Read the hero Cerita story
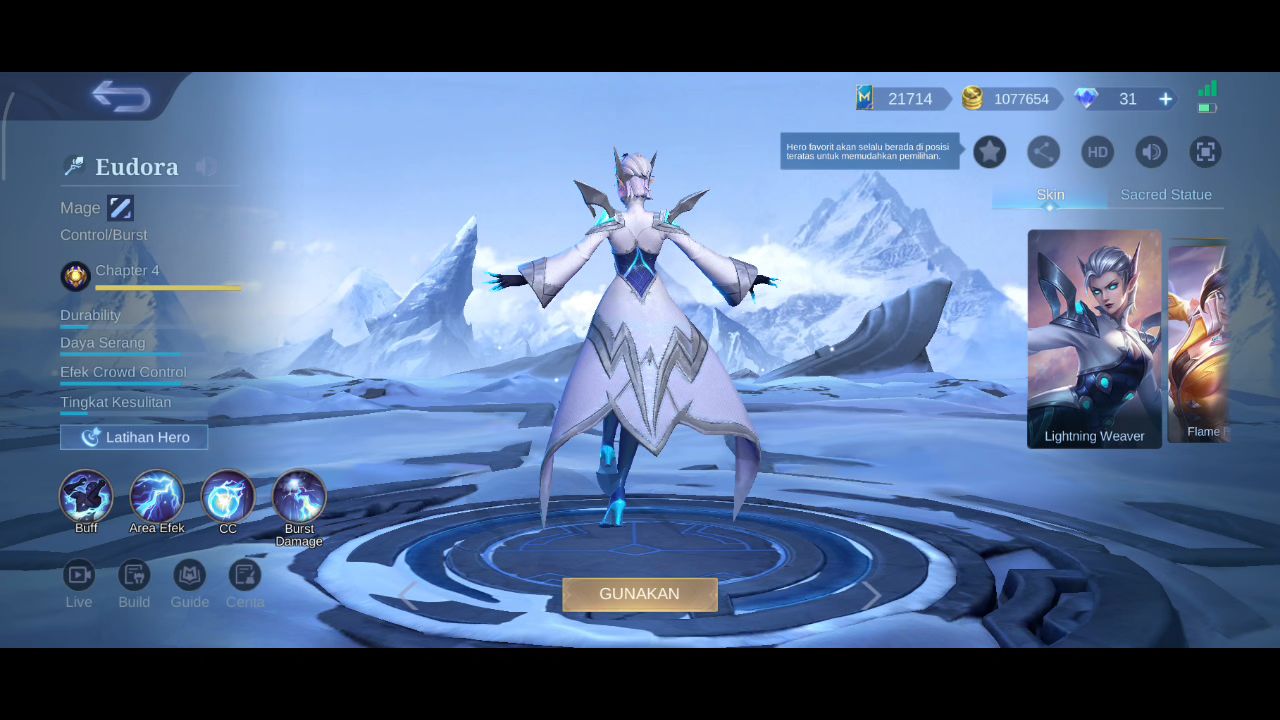Image resolution: width=1280 pixels, height=720 pixels. pyautogui.click(x=244, y=575)
